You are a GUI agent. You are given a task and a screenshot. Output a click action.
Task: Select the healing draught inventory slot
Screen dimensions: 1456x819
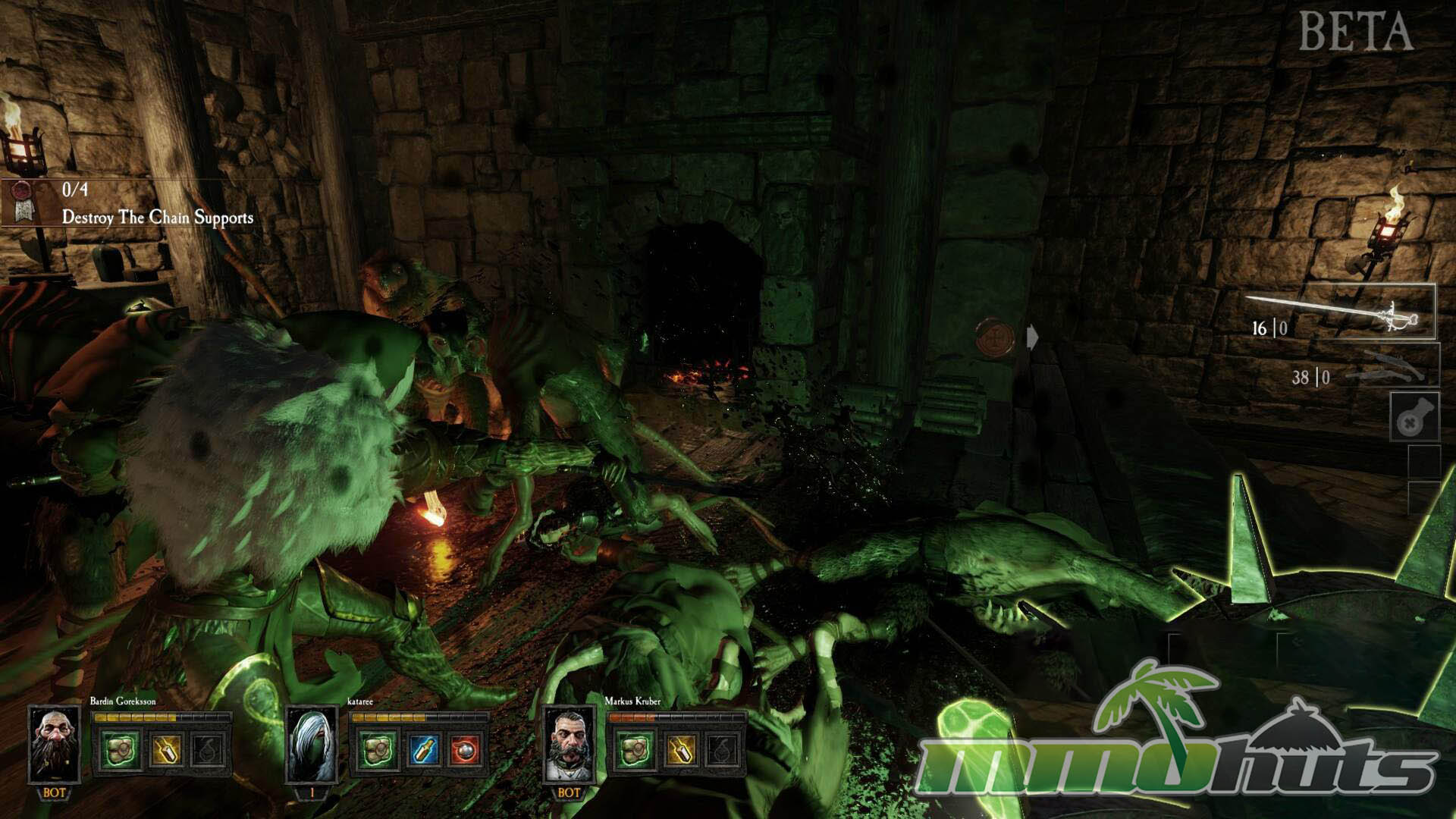point(1414,417)
